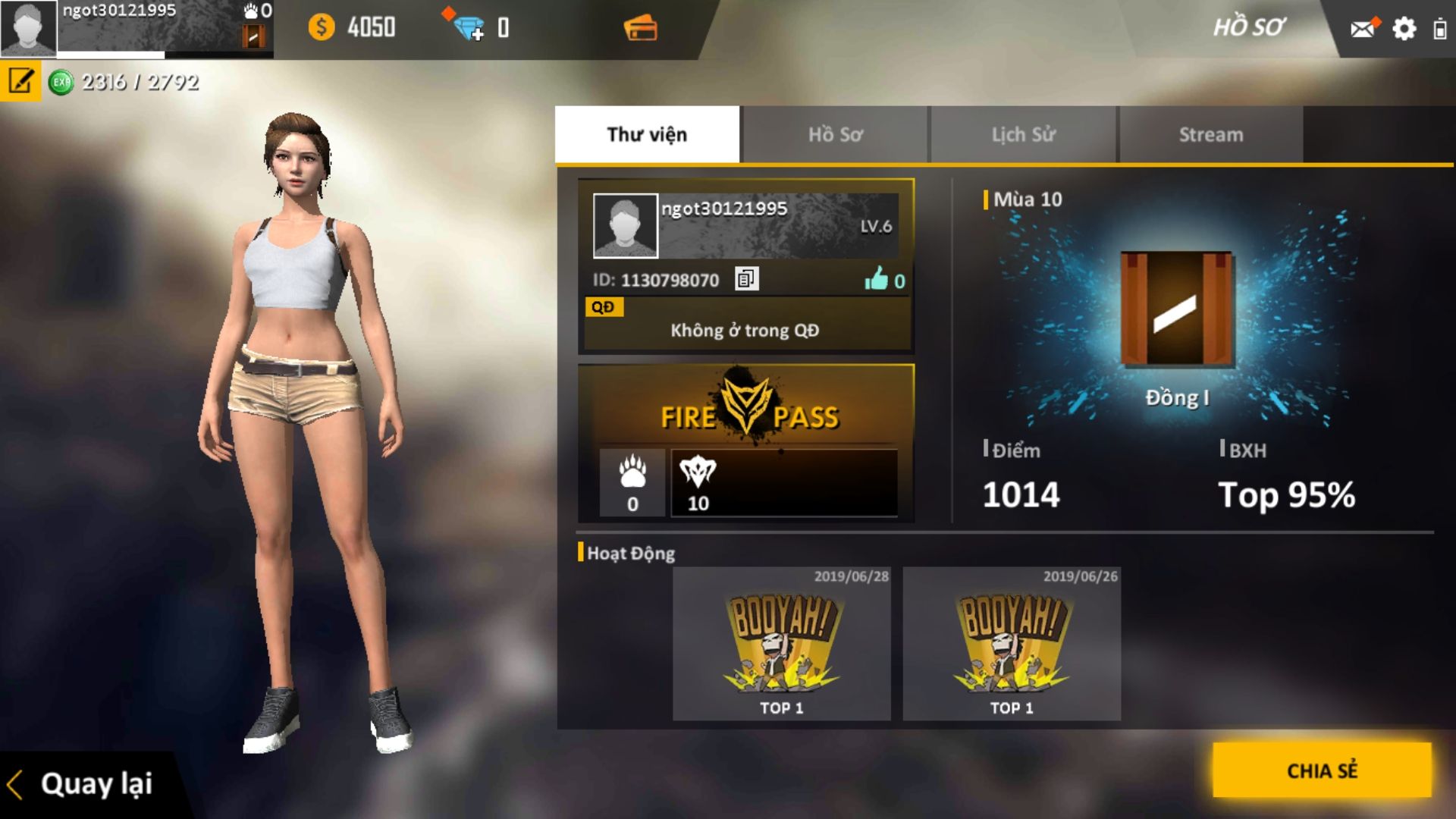Viewport: 1456px width, 819px height.
Task: Click the yellow CHIA SẺ button
Action: point(1322,770)
